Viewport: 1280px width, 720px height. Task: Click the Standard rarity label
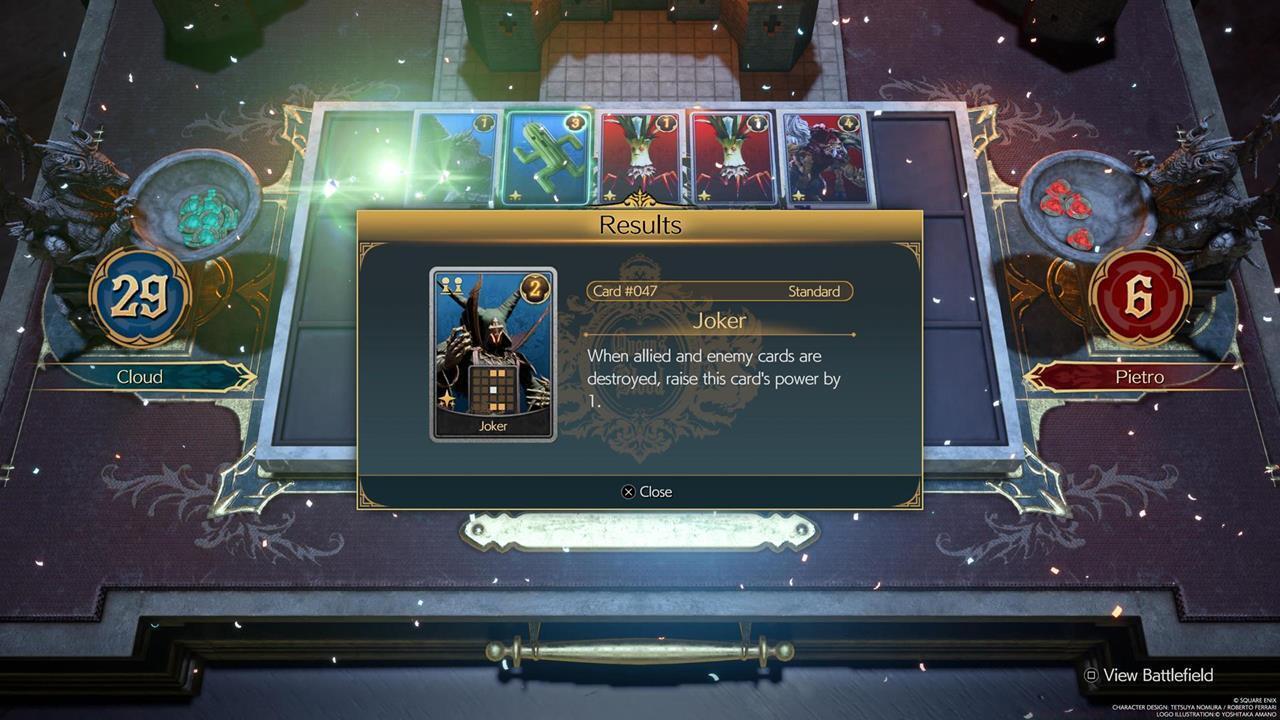(x=815, y=291)
